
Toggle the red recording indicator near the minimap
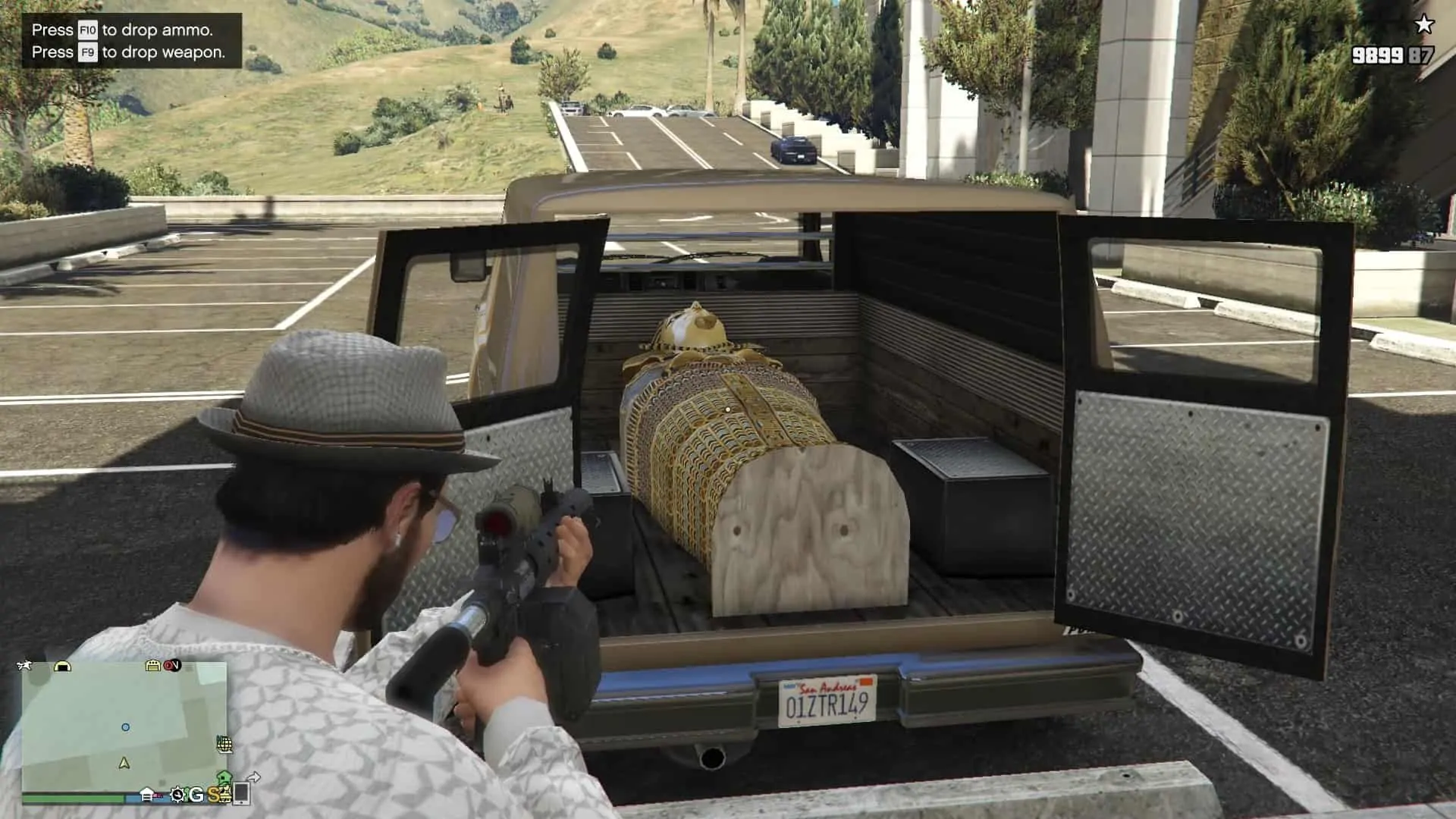tap(170, 665)
